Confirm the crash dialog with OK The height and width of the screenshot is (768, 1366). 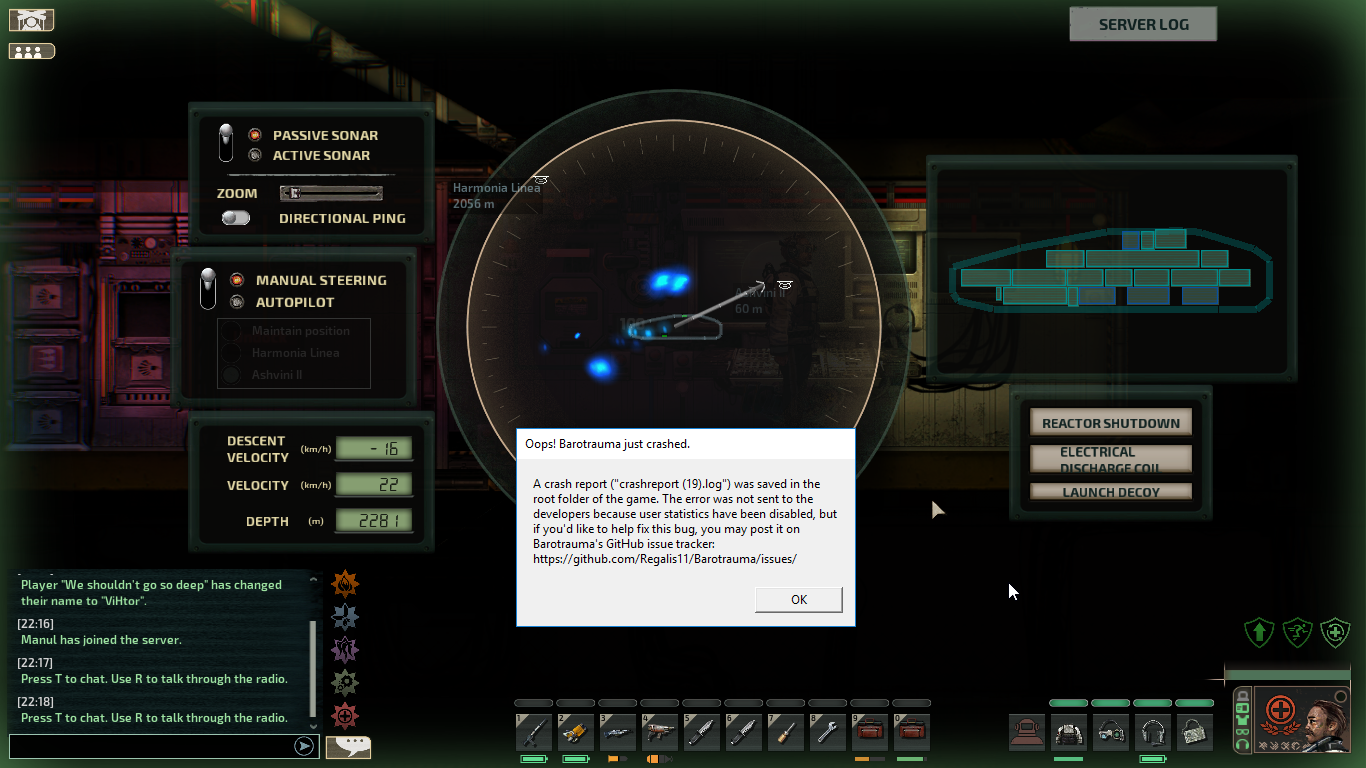coord(798,599)
